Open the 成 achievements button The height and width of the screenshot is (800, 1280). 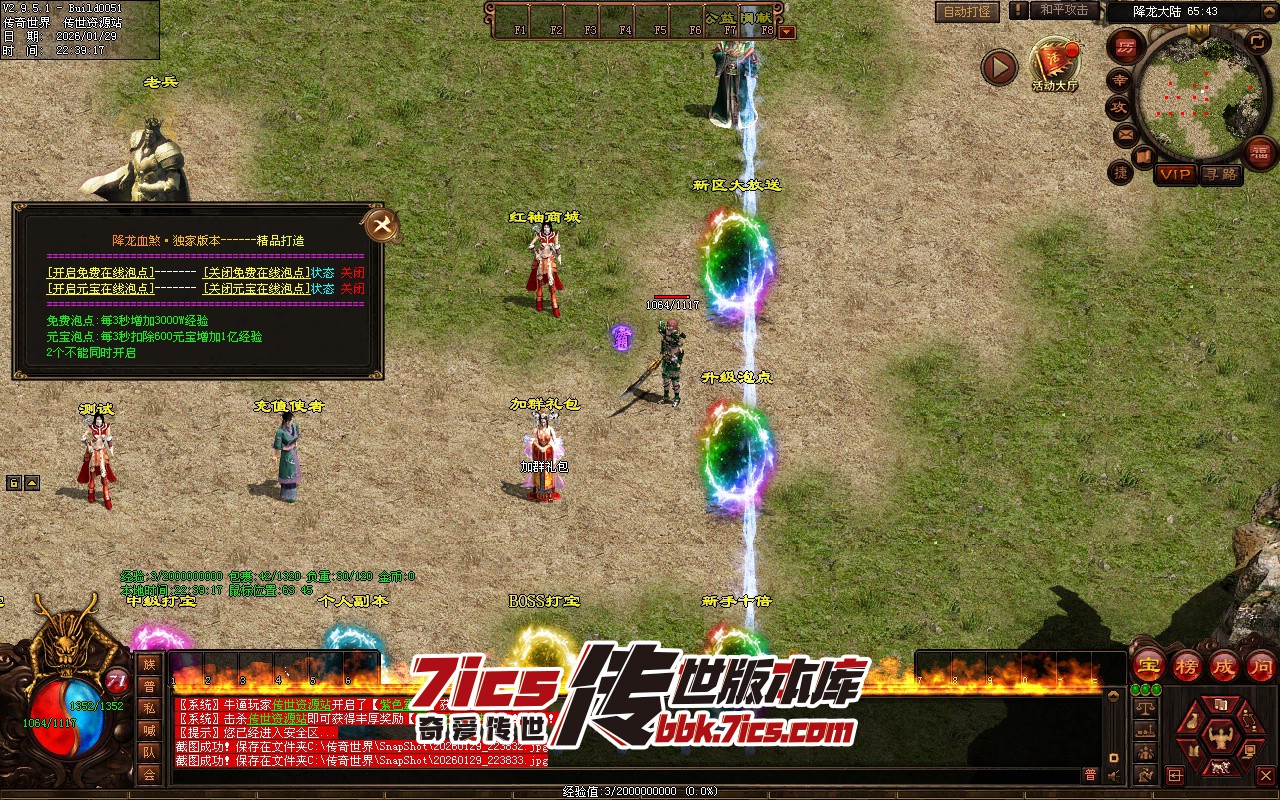click(x=1224, y=666)
